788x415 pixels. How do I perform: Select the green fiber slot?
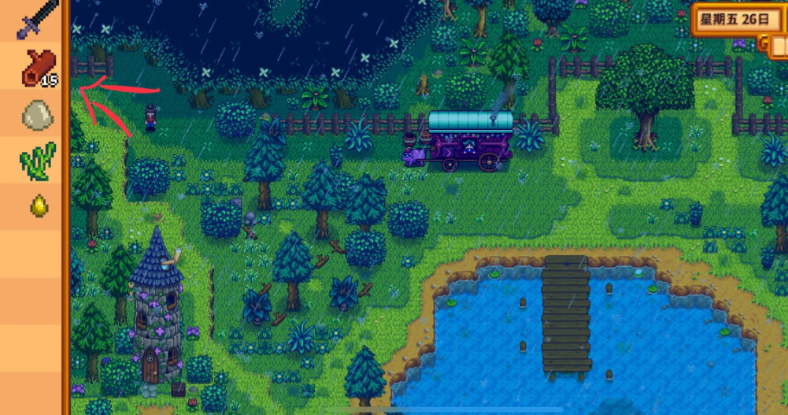pos(36,160)
